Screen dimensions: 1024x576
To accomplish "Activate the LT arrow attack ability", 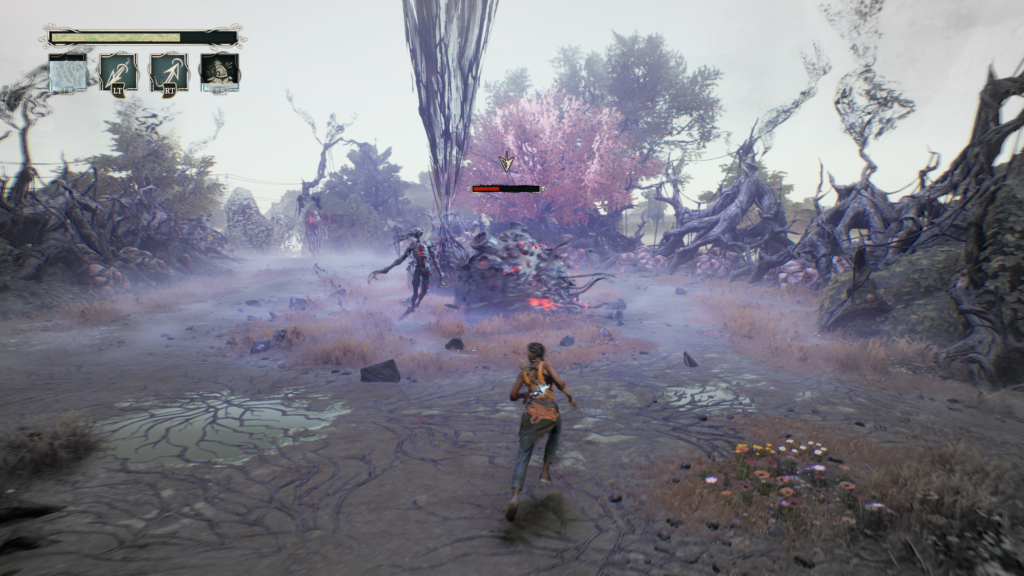I will click(118, 73).
